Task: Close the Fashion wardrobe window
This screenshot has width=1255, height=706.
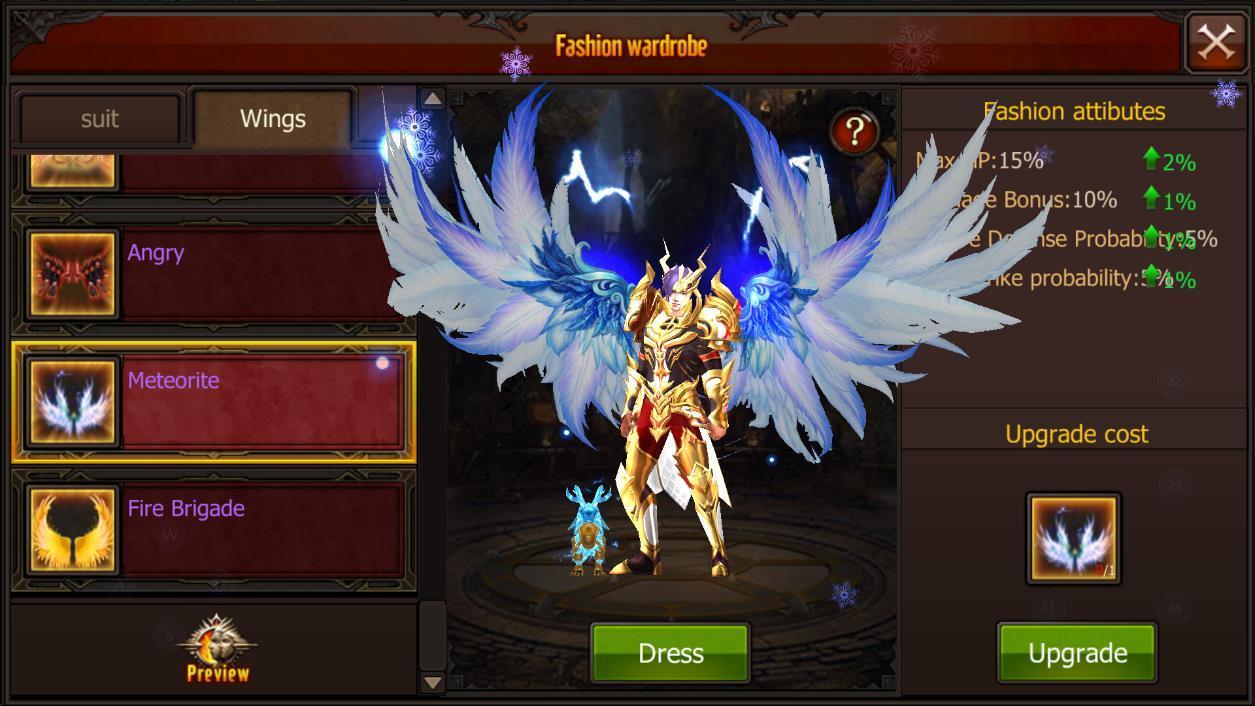Action: [x=1215, y=42]
